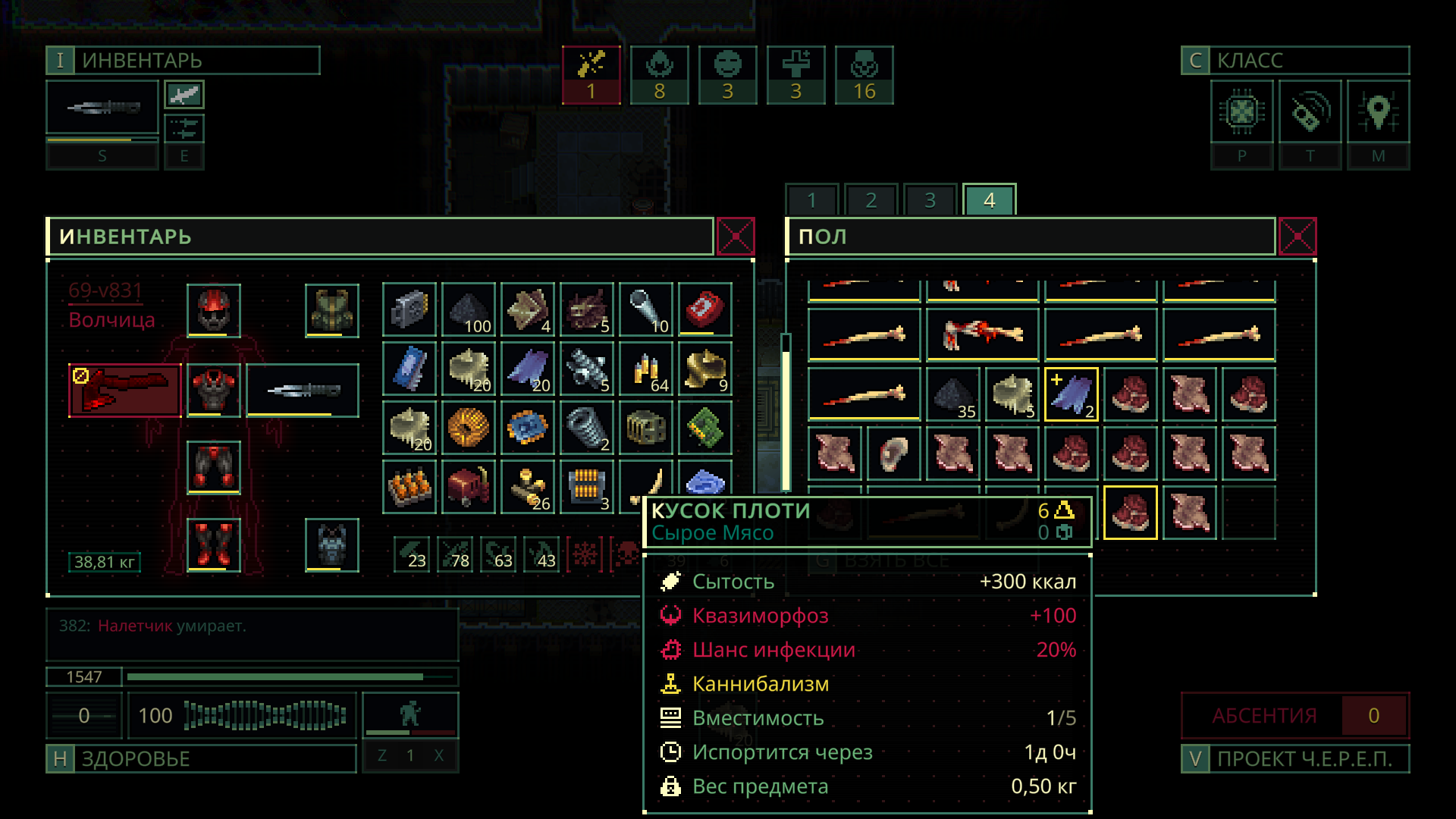Image resolution: width=1456 pixels, height=819 pixels.
Task: Select the medical cross status icon
Action: tap(796, 75)
